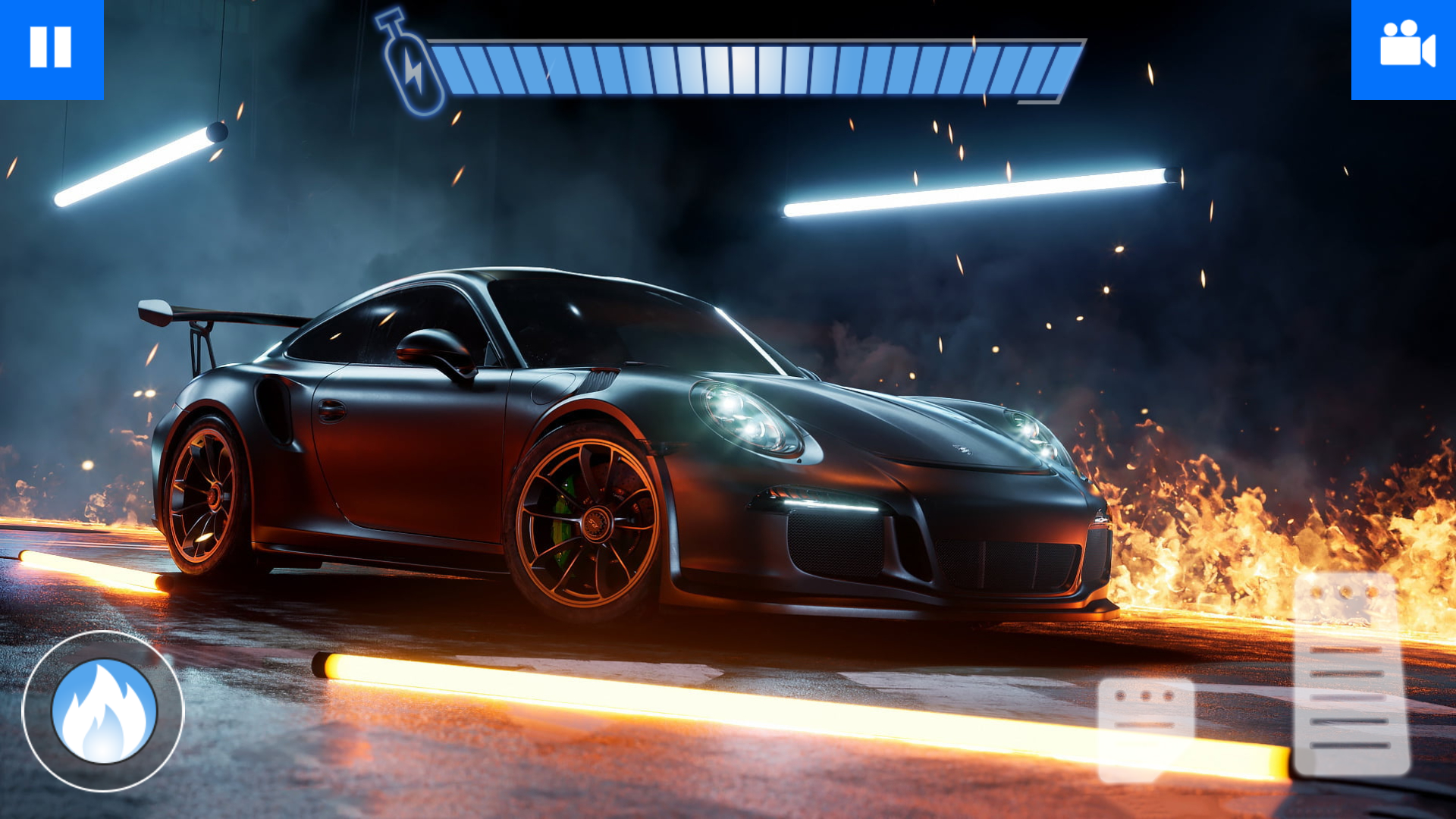Tap the small brake pedal
Screen dimensions: 1456x819
1146,730
